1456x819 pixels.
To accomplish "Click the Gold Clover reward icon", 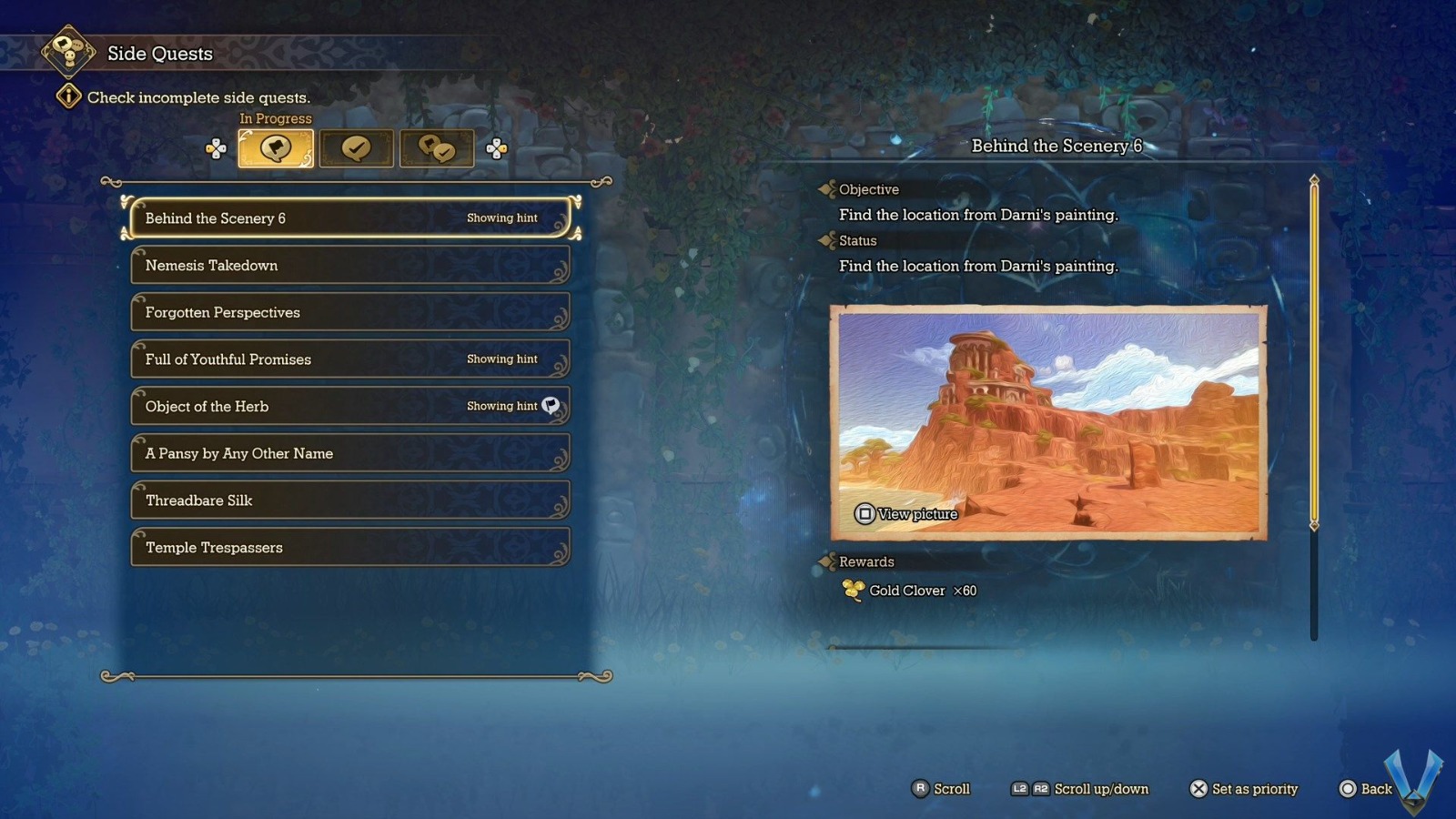I will tap(852, 590).
